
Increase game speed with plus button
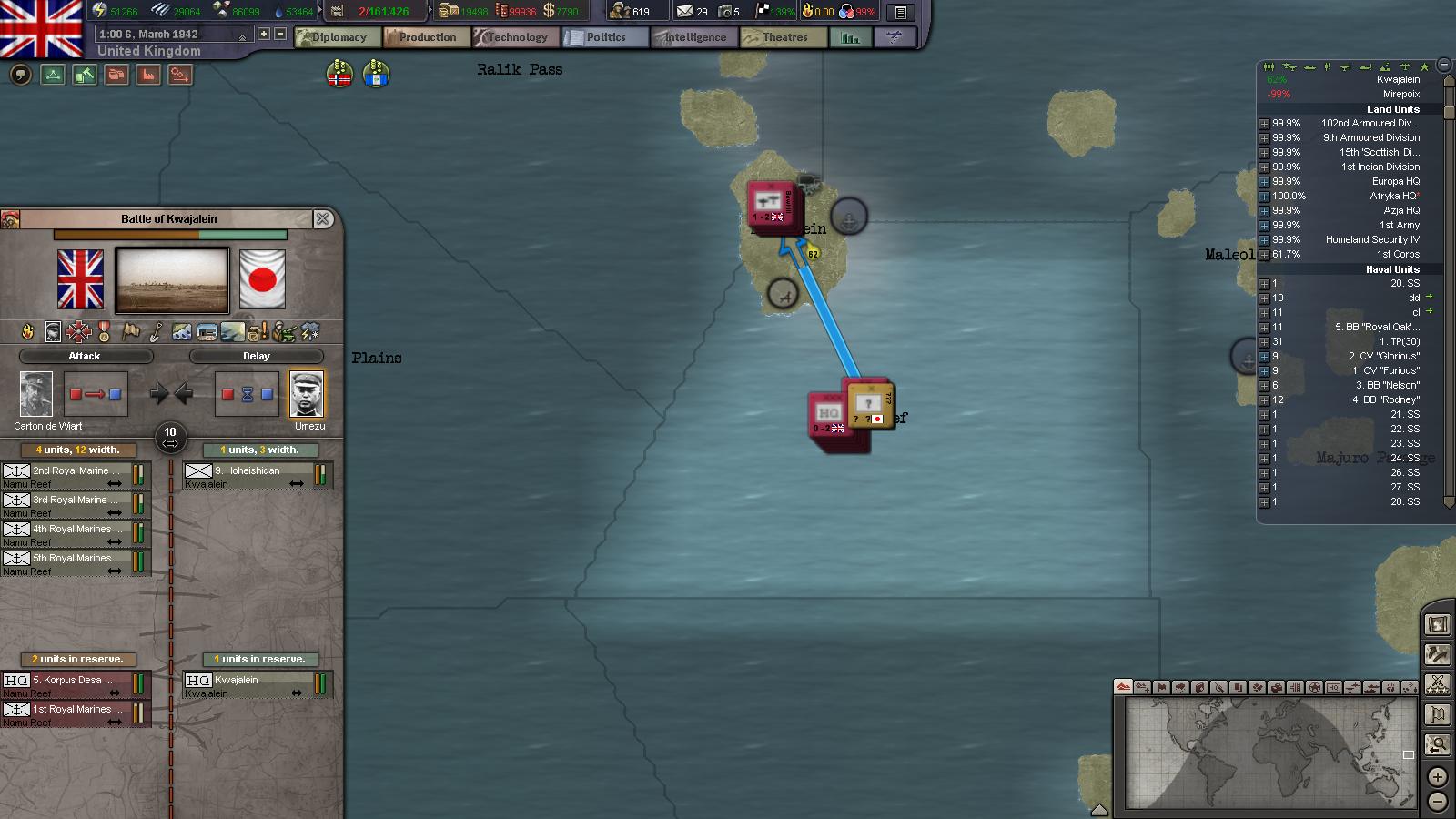[x=264, y=34]
